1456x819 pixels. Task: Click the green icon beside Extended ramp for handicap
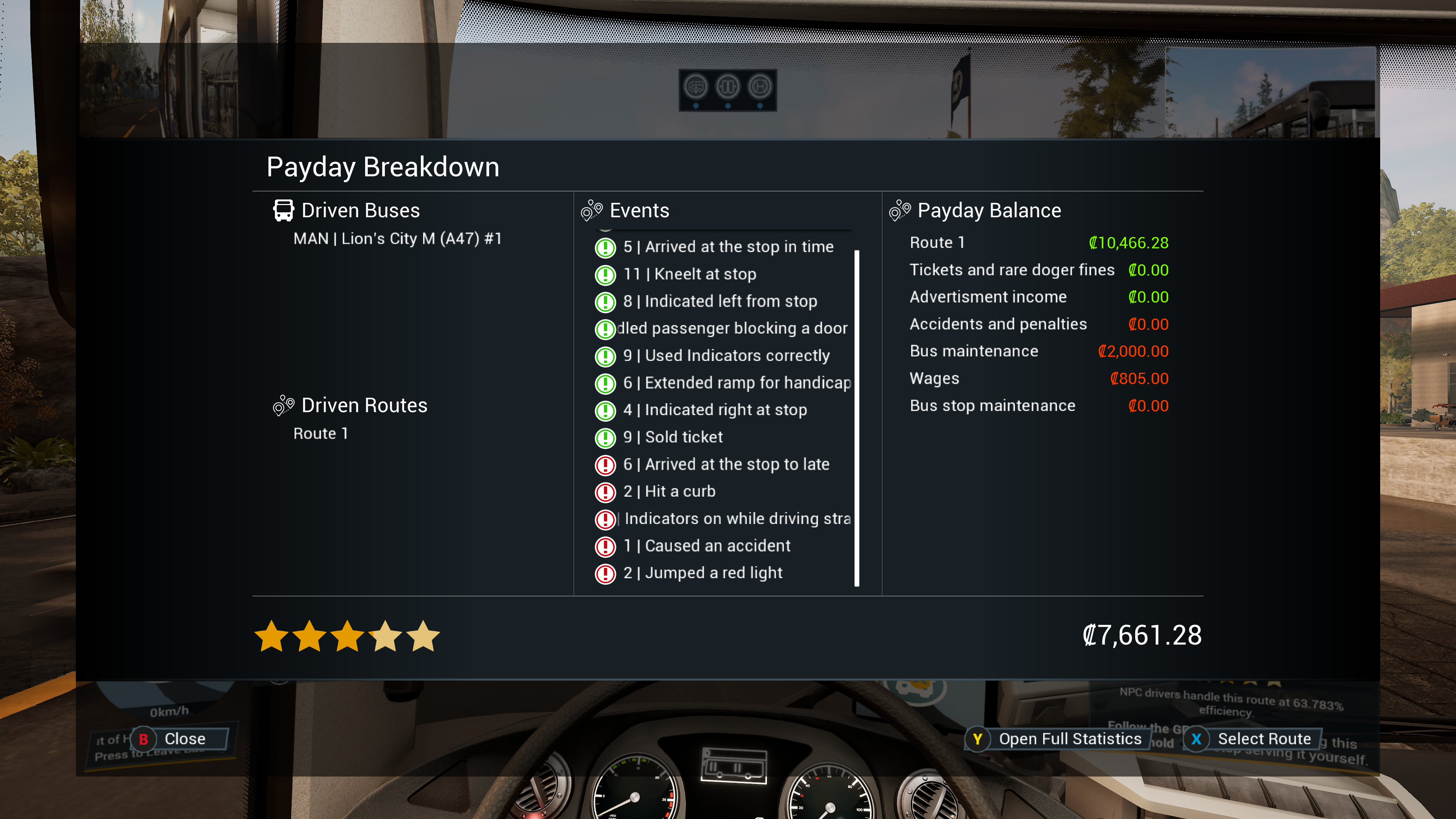pyautogui.click(x=605, y=383)
